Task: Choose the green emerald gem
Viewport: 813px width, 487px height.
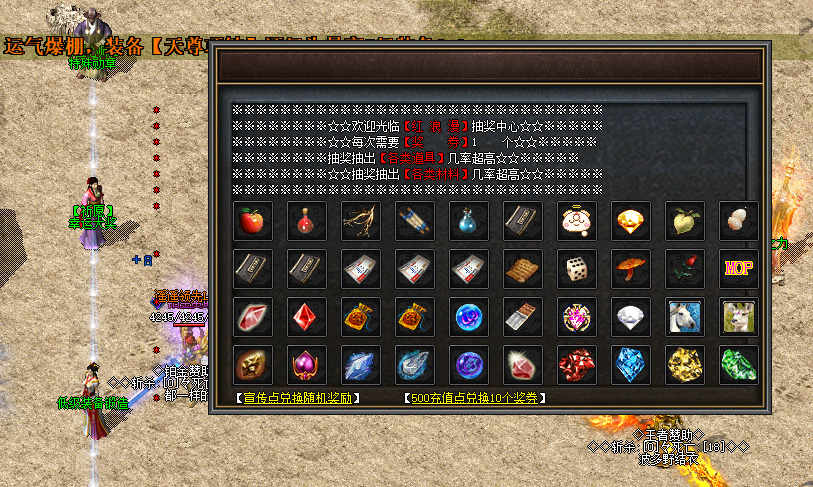Action: 739,365
